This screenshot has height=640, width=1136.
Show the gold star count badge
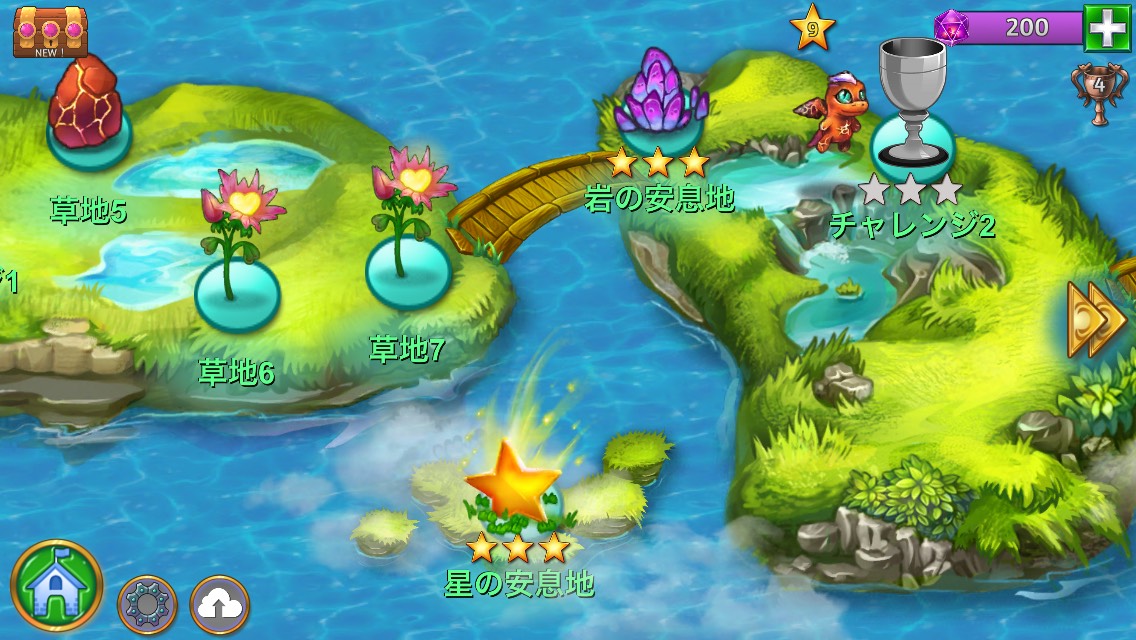point(812,29)
